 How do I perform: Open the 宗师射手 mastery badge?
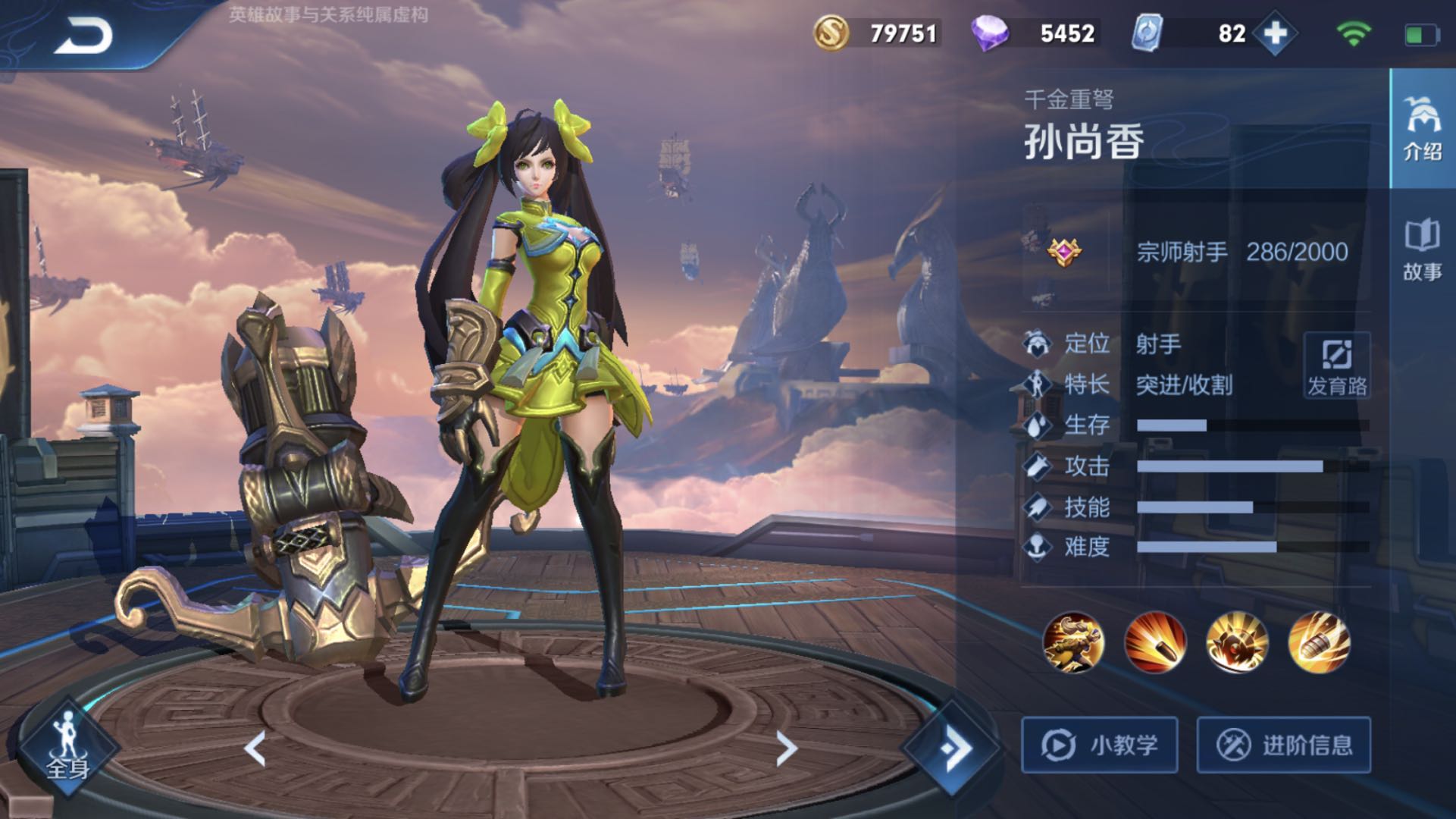pyautogui.click(x=1065, y=251)
